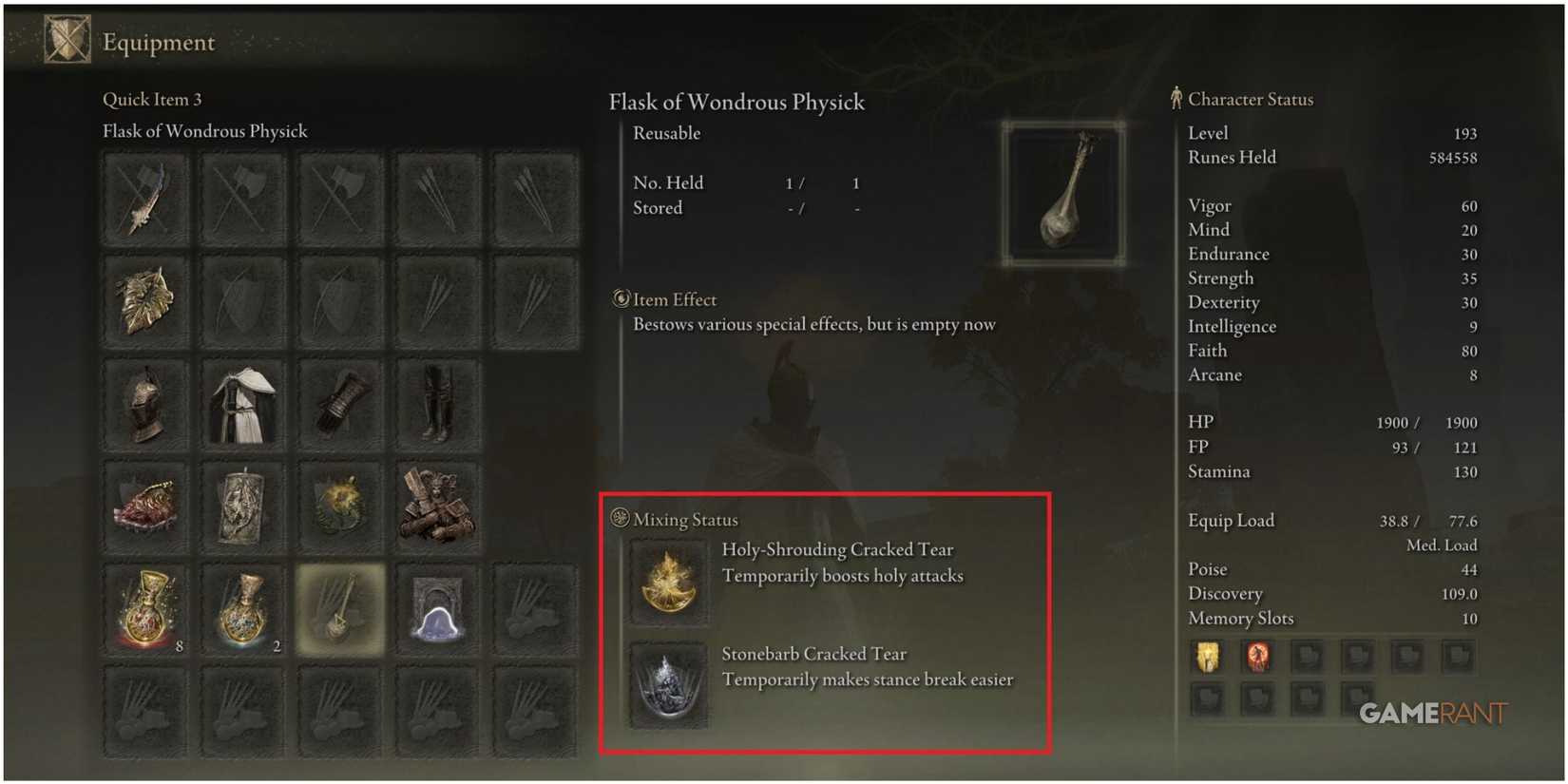Select the Holy-Shrouding Cracked Tear in Mixing Status

(x=668, y=581)
